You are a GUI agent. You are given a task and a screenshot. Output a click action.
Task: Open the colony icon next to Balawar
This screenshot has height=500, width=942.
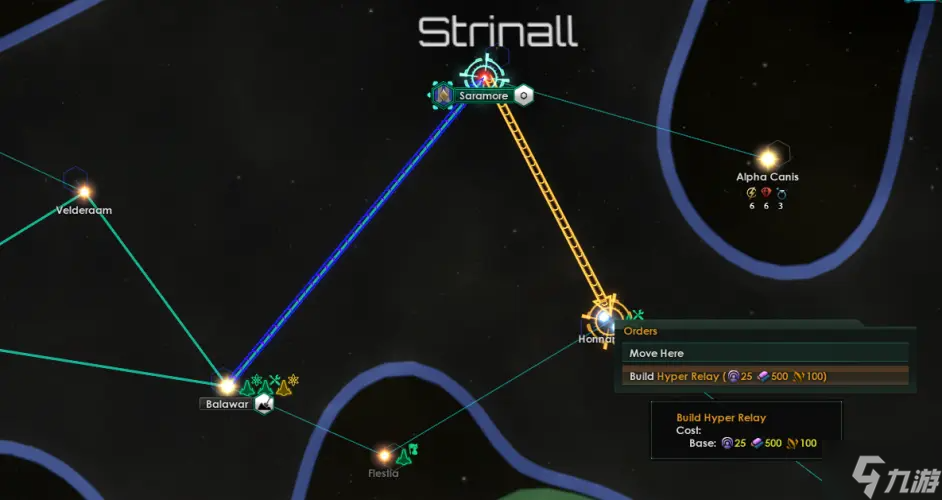[263, 403]
